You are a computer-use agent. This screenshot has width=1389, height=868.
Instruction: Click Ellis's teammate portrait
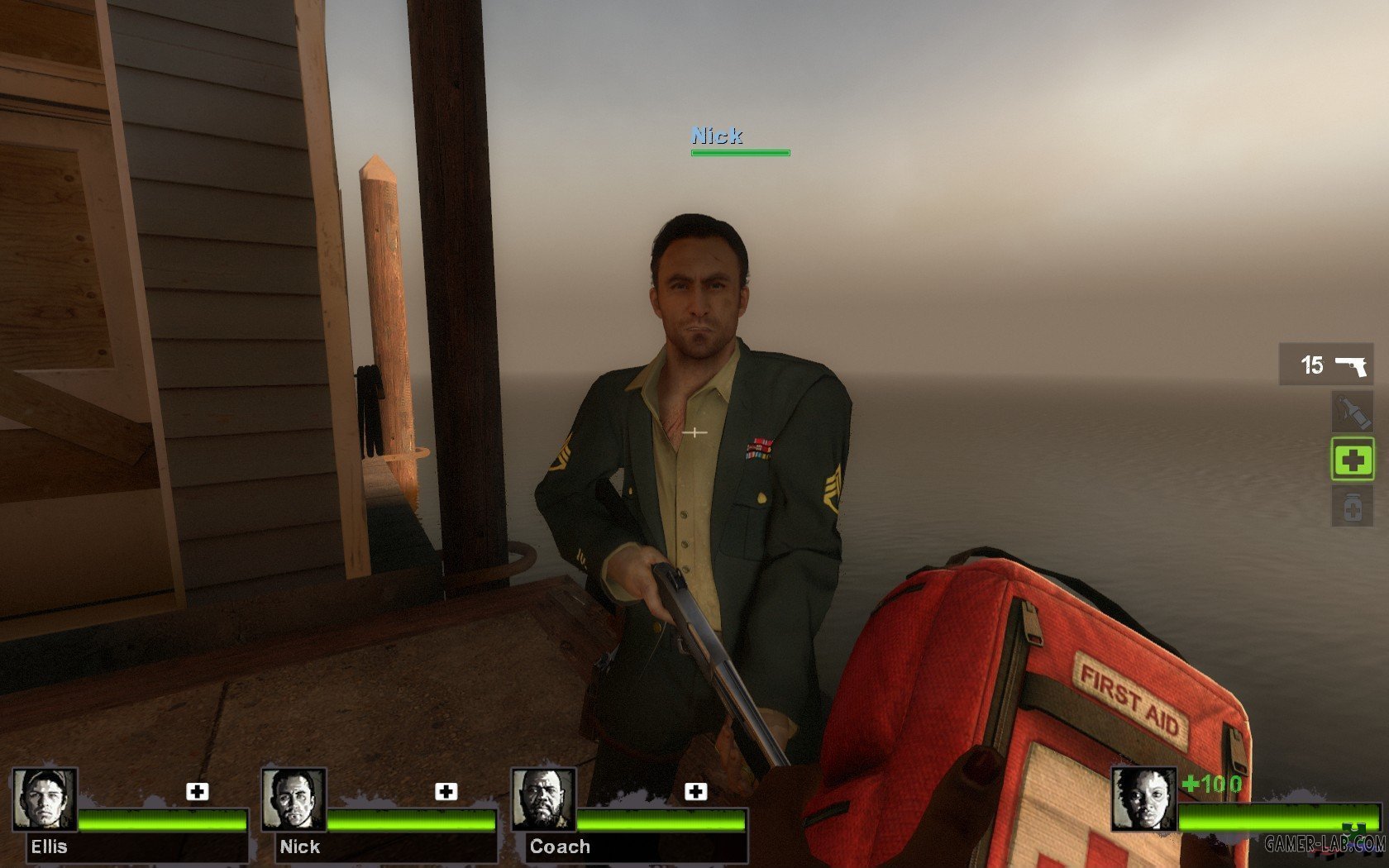(x=45, y=799)
